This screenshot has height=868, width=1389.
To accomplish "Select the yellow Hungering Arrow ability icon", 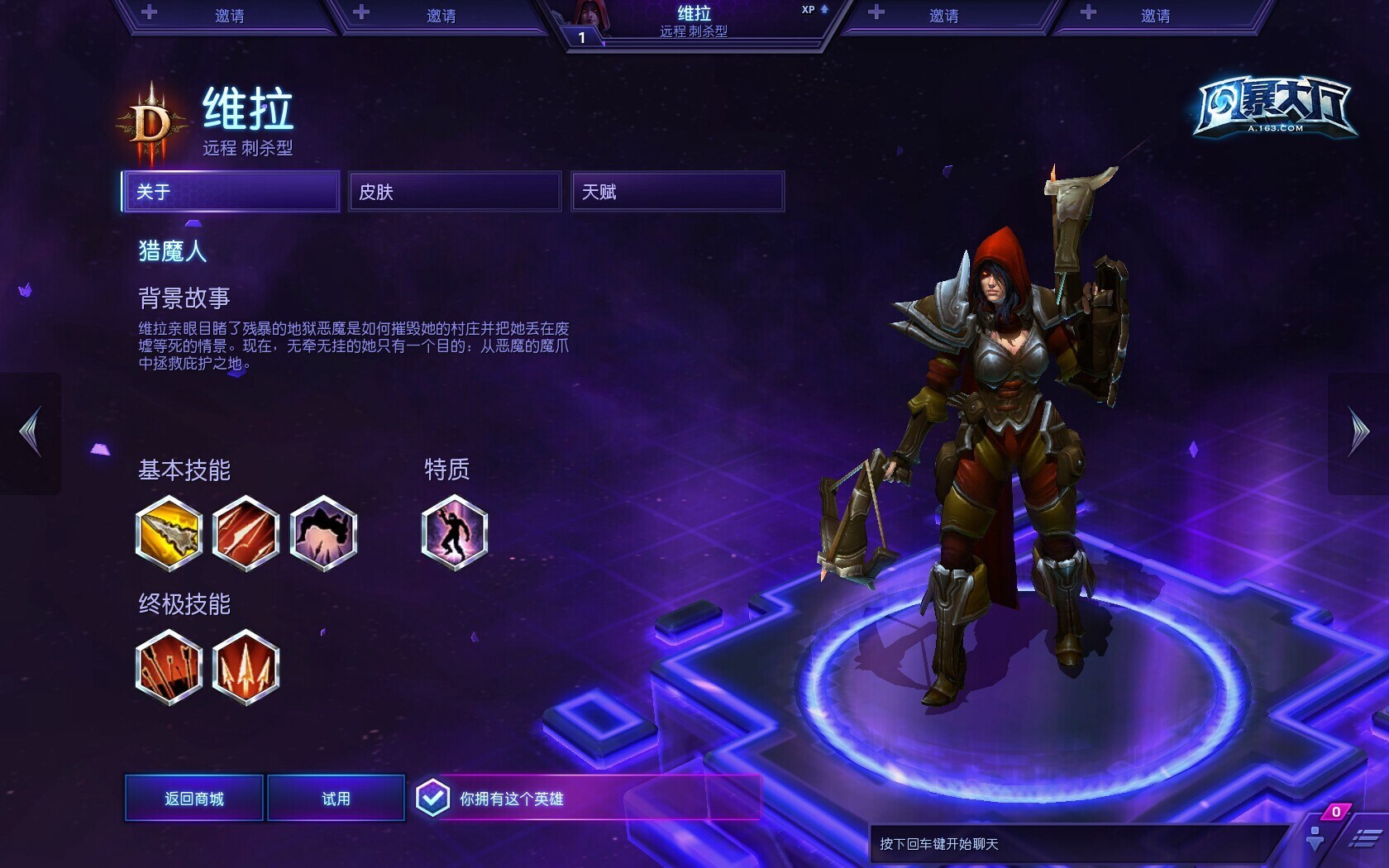I will [169, 533].
